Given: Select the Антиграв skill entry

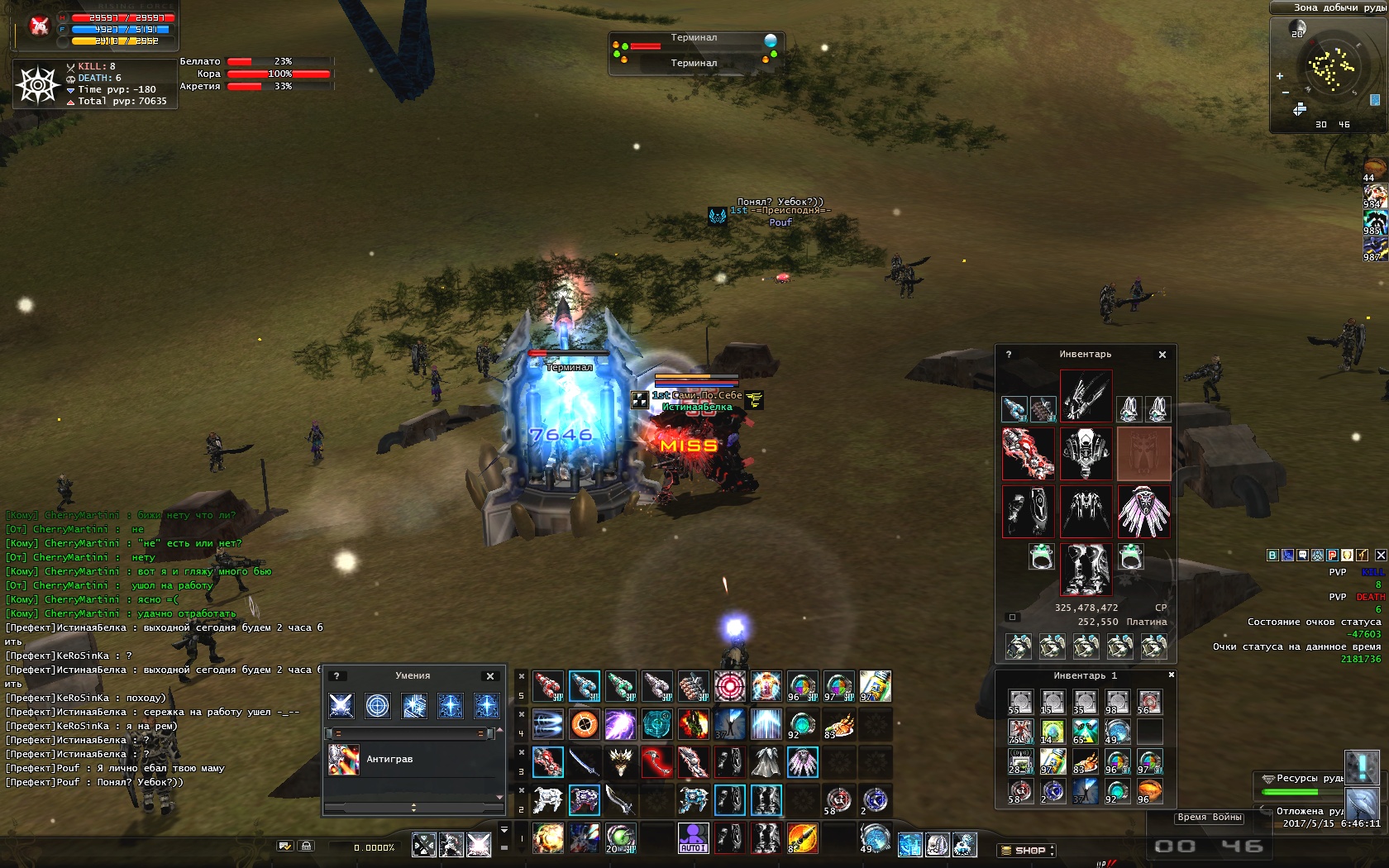Looking at the screenshot, I should 389,759.
